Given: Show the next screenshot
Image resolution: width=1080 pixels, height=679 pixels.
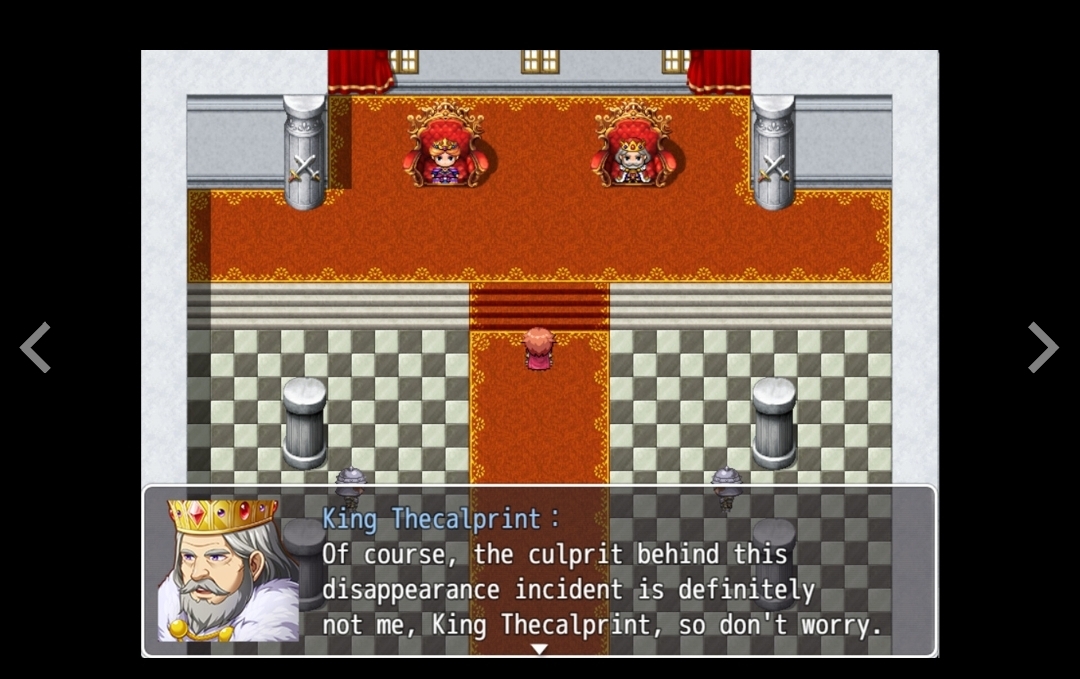Looking at the screenshot, I should [1042, 347].
